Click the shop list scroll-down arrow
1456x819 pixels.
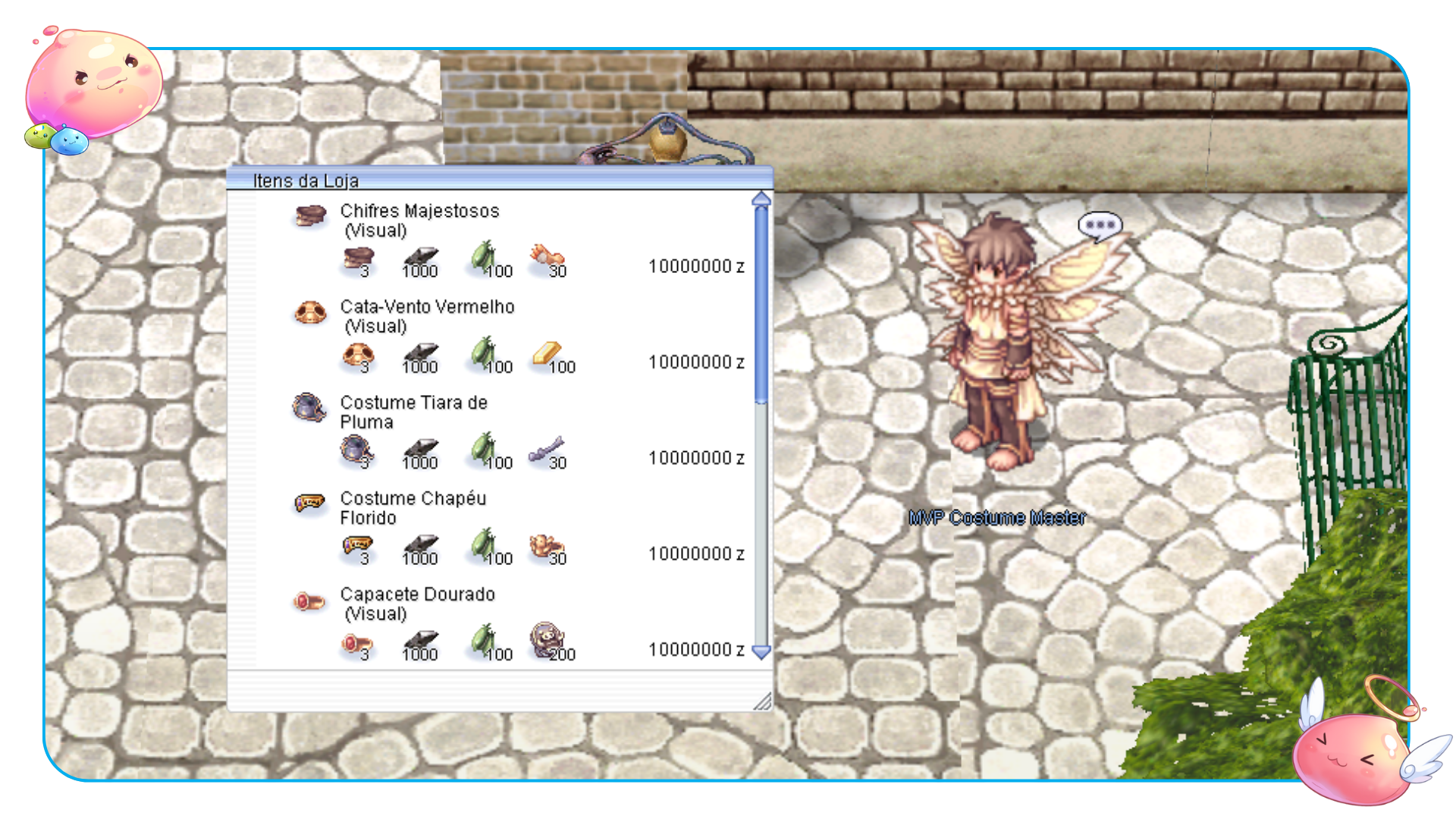click(x=761, y=651)
